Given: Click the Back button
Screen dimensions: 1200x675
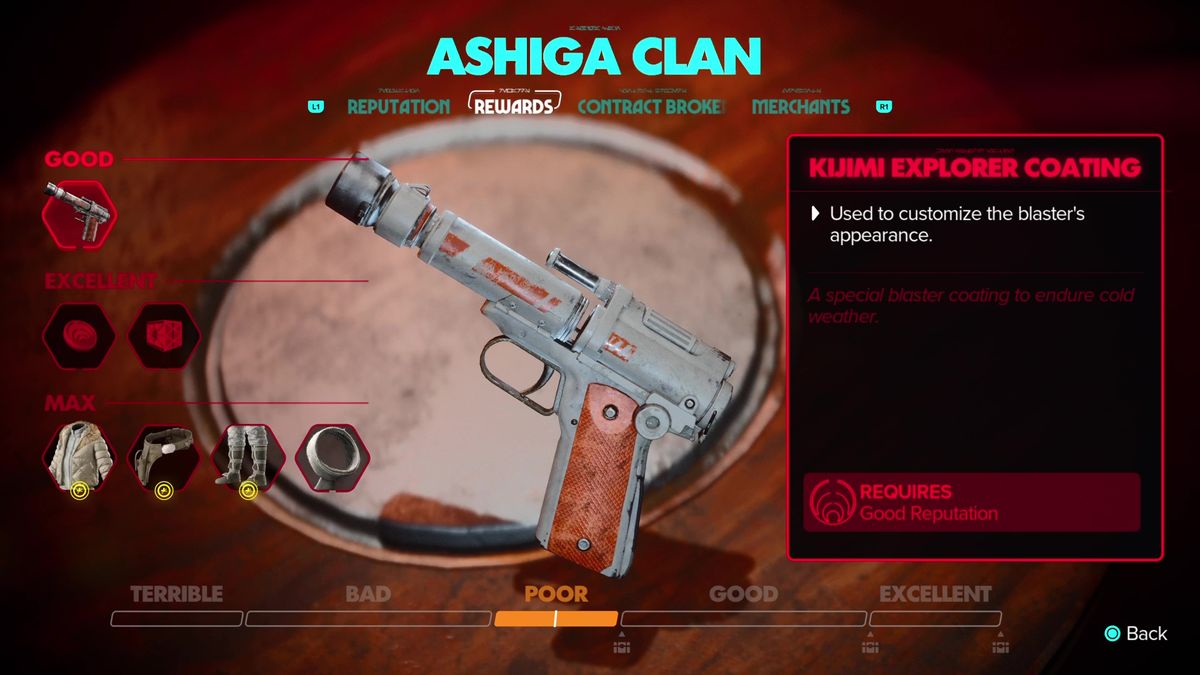Looking at the screenshot, I should point(1135,633).
